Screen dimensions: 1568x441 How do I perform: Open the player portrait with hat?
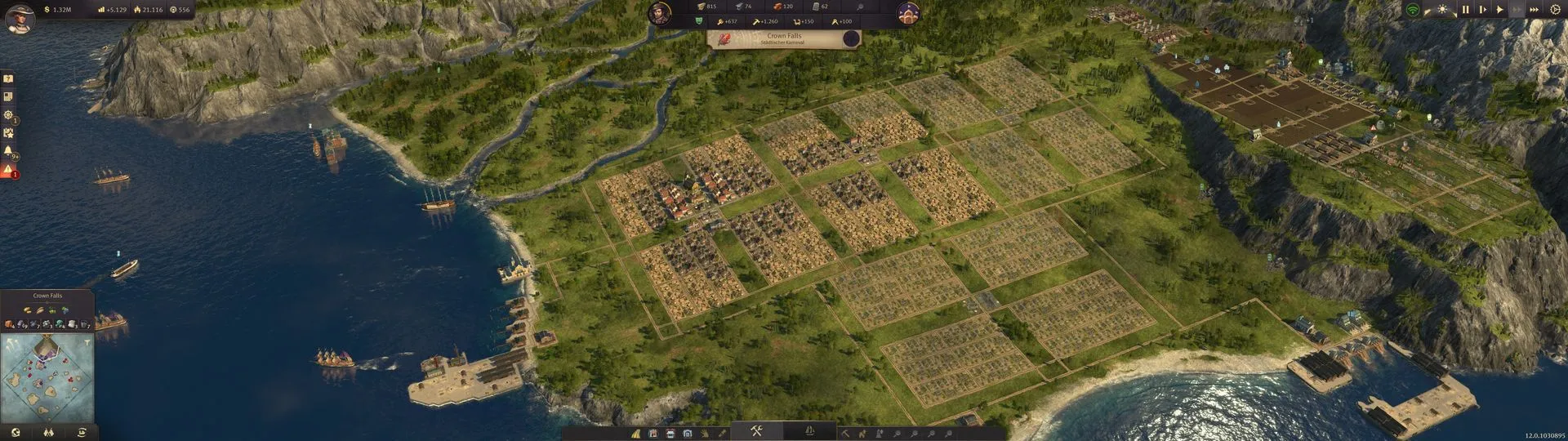point(19,16)
